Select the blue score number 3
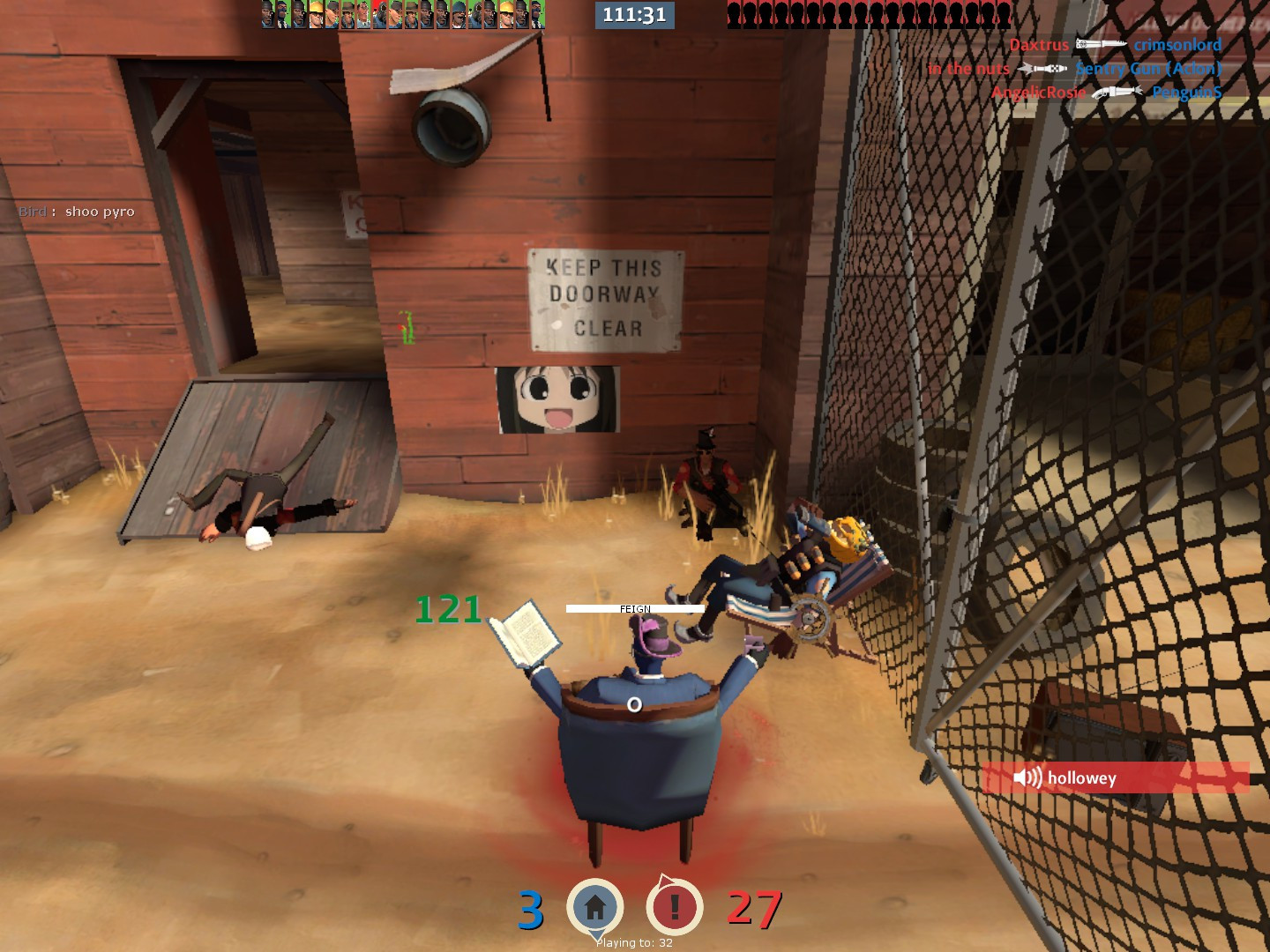1270x952 pixels. pos(530,908)
